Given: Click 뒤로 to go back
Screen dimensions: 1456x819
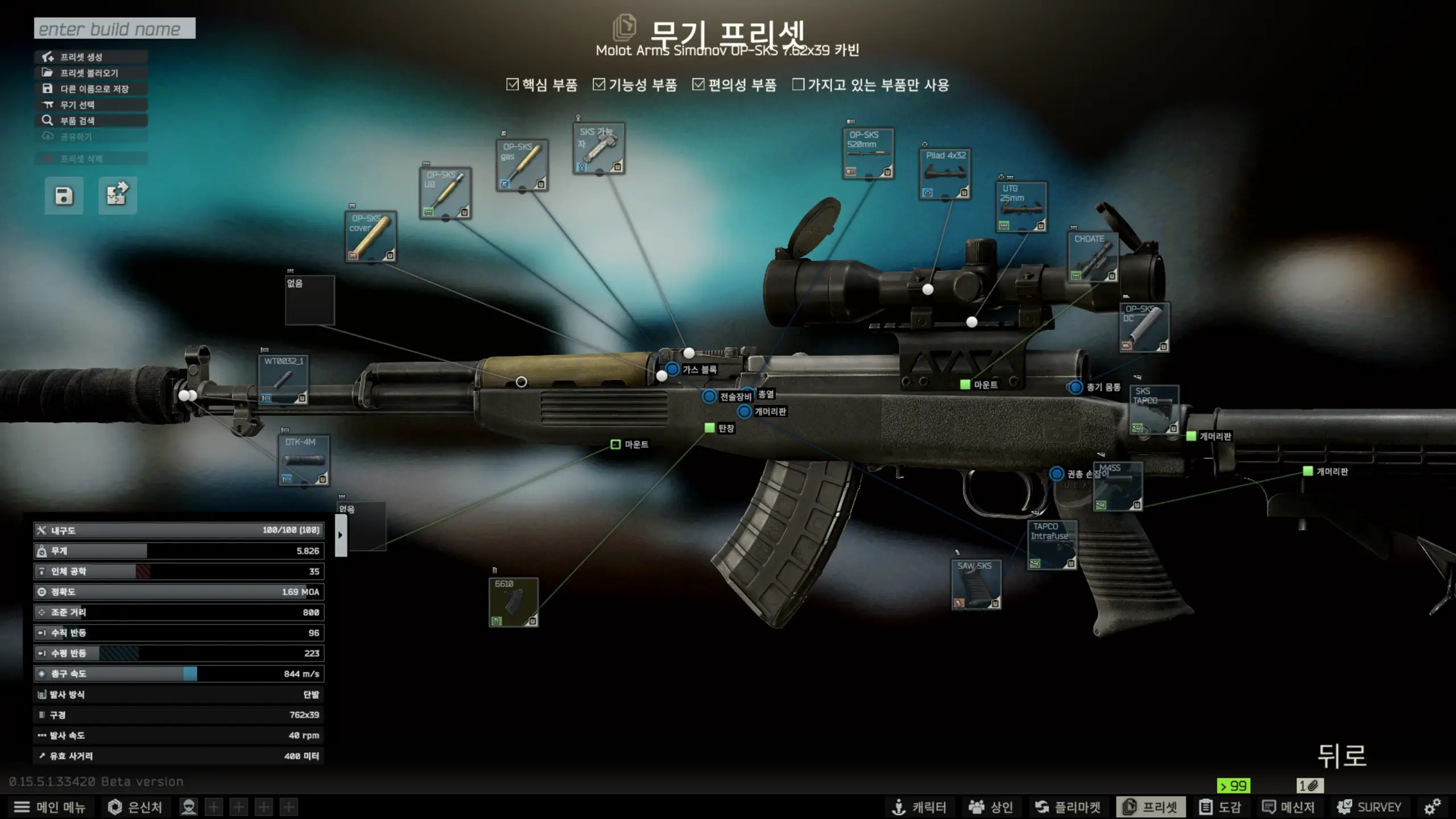Looking at the screenshot, I should [1342, 756].
